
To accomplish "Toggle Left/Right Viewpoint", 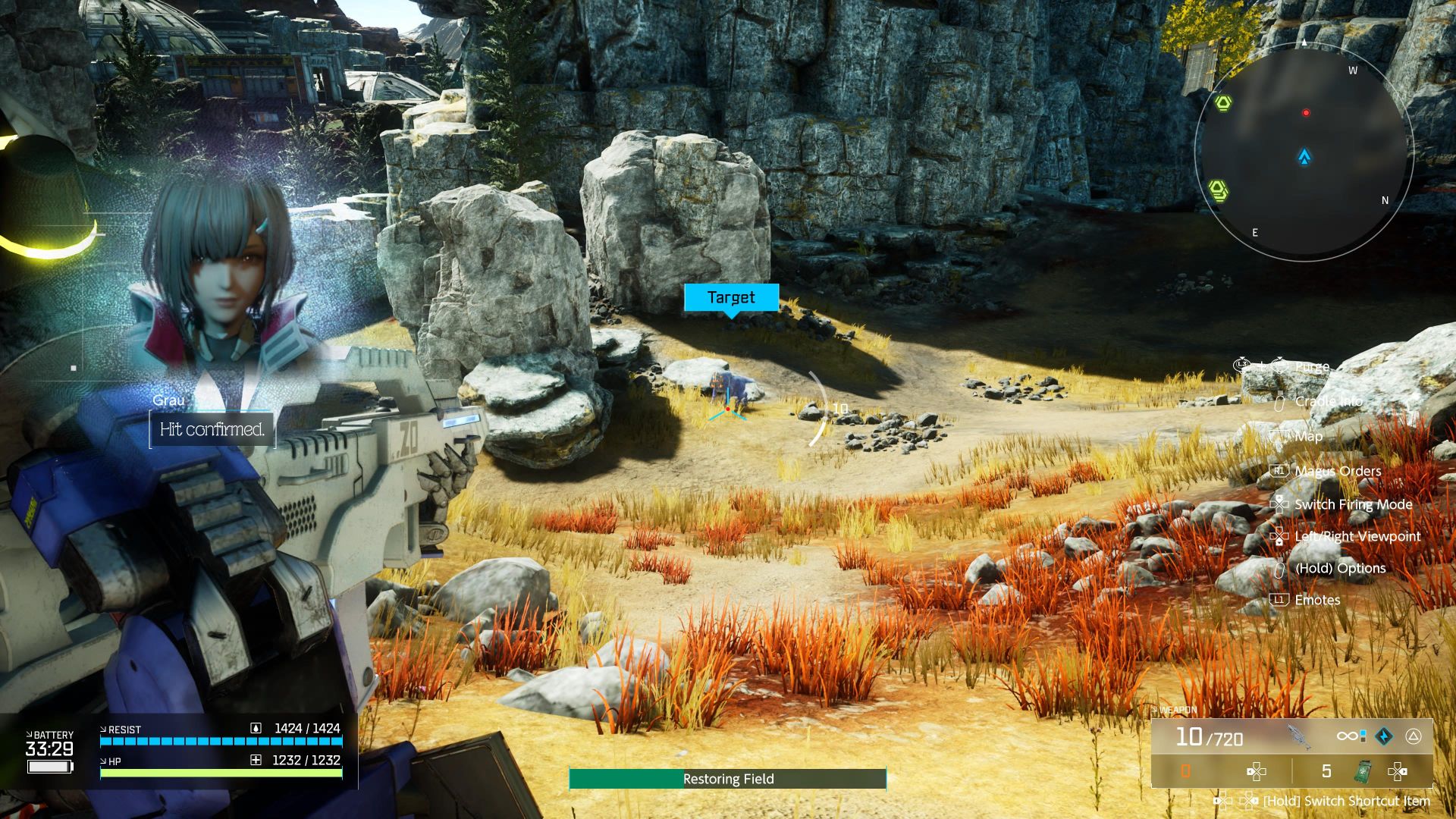I will pyautogui.click(x=1357, y=536).
